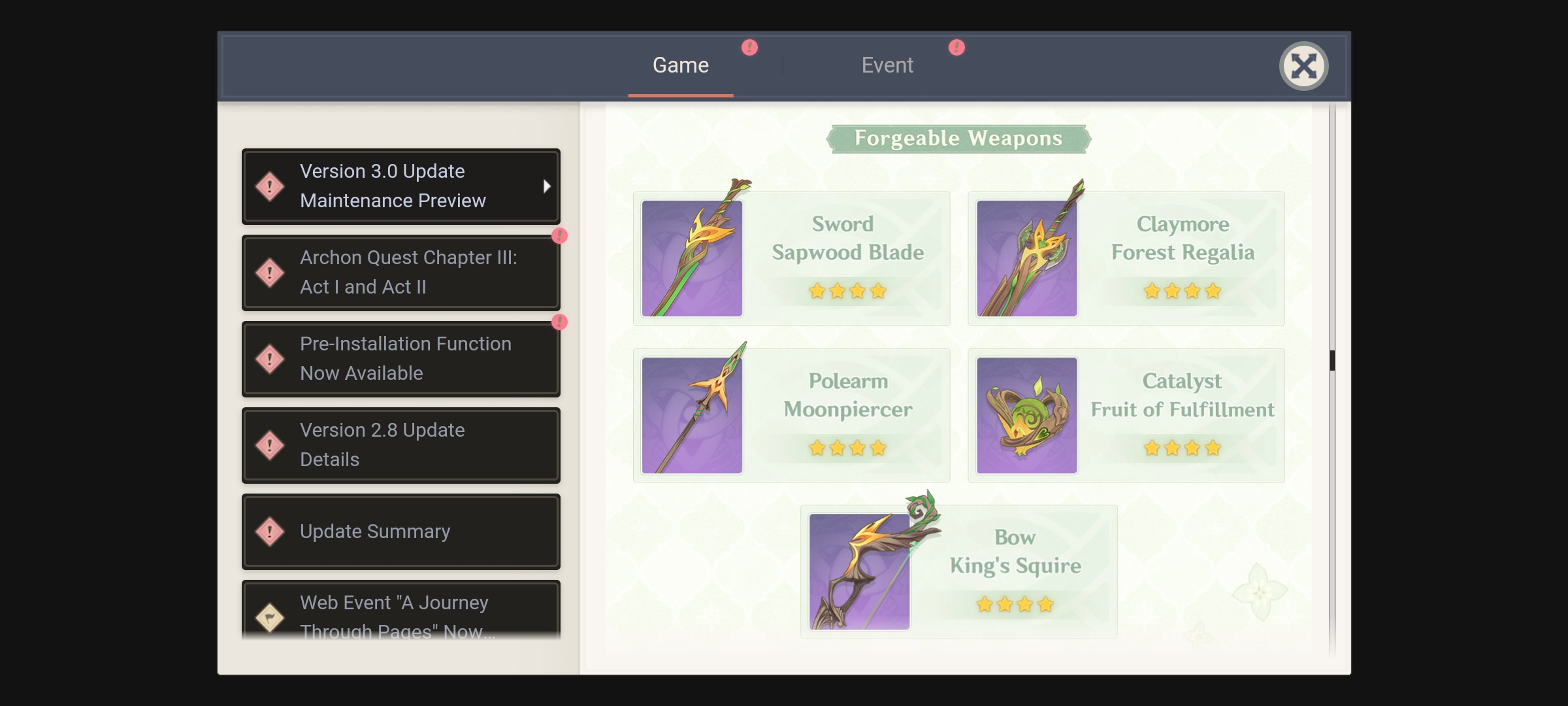Click the Sapwood Blade sword thumbnail
This screenshot has width=1568, height=706.
pyautogui.click(x=692, y=258)
